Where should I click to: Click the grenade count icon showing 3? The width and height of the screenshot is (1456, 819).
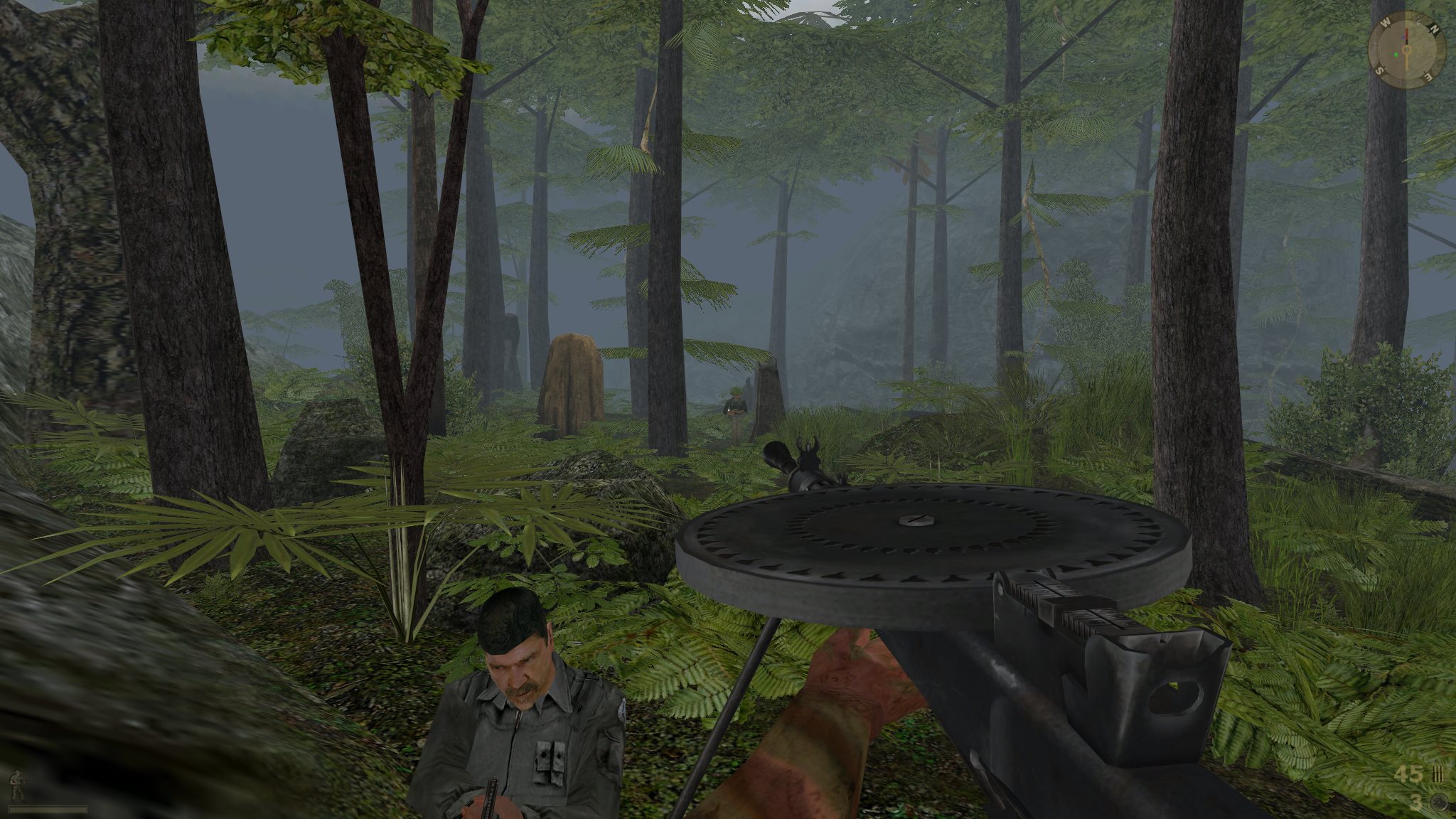point(1440,802)
